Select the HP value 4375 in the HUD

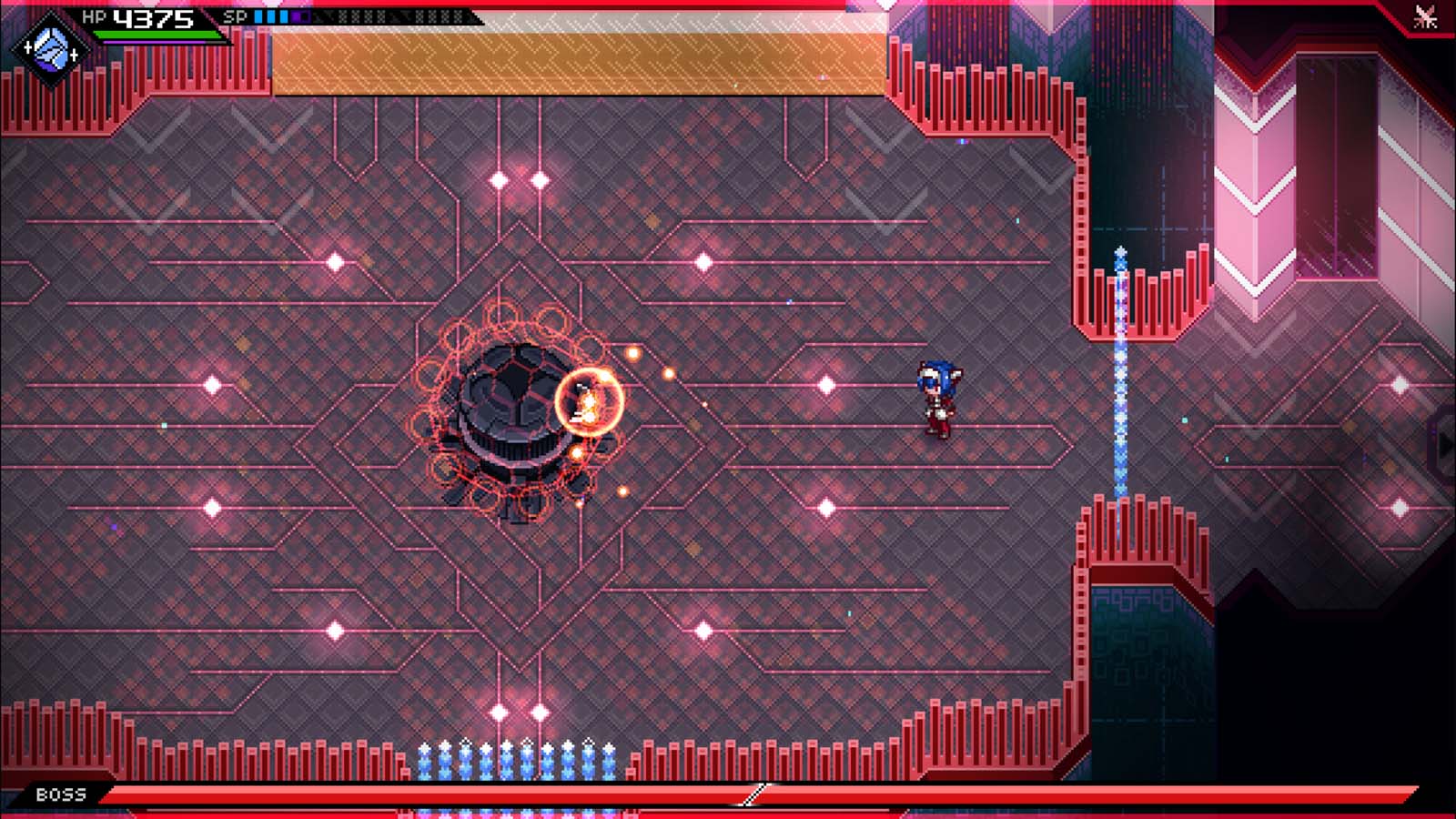152,17
